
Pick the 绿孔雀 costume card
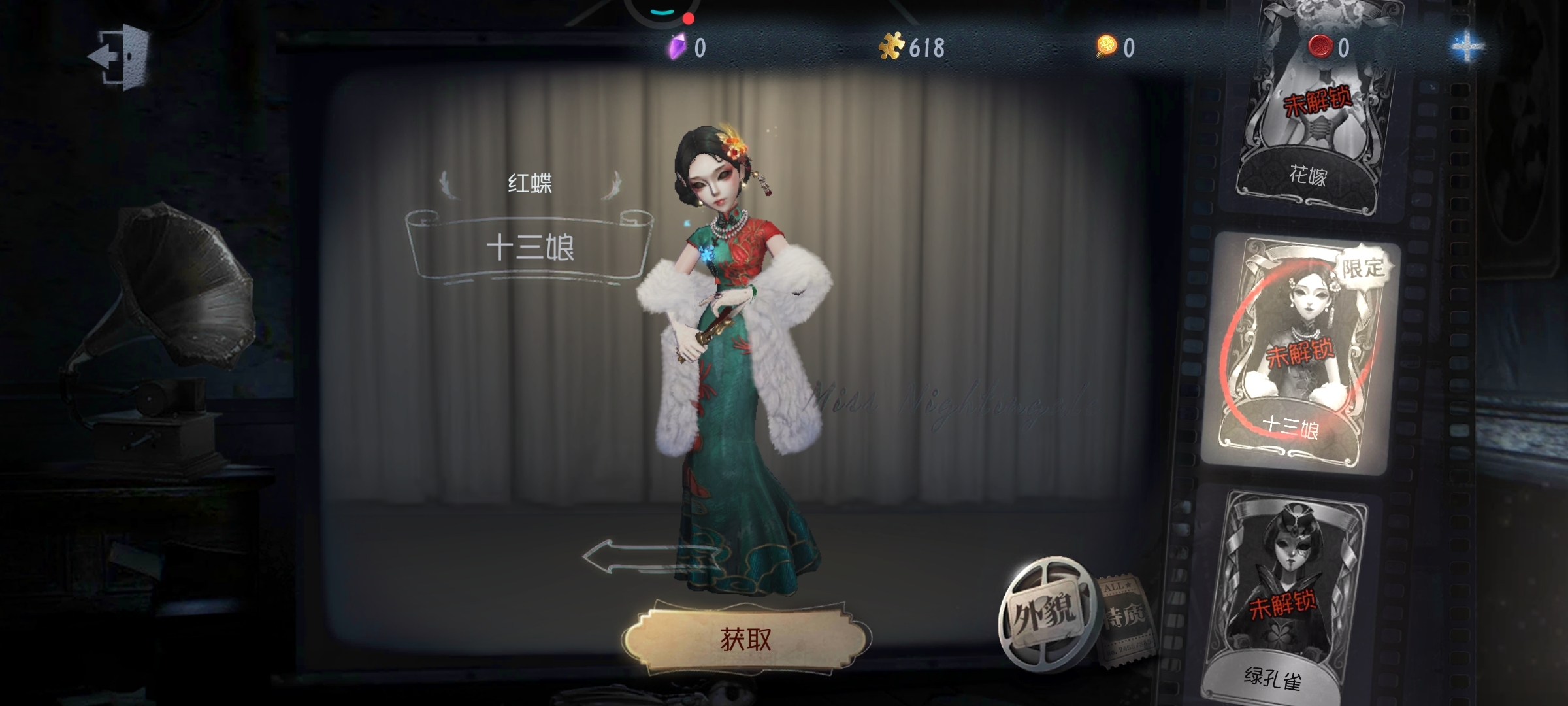pyautogui.click(x=1283, y=598)
